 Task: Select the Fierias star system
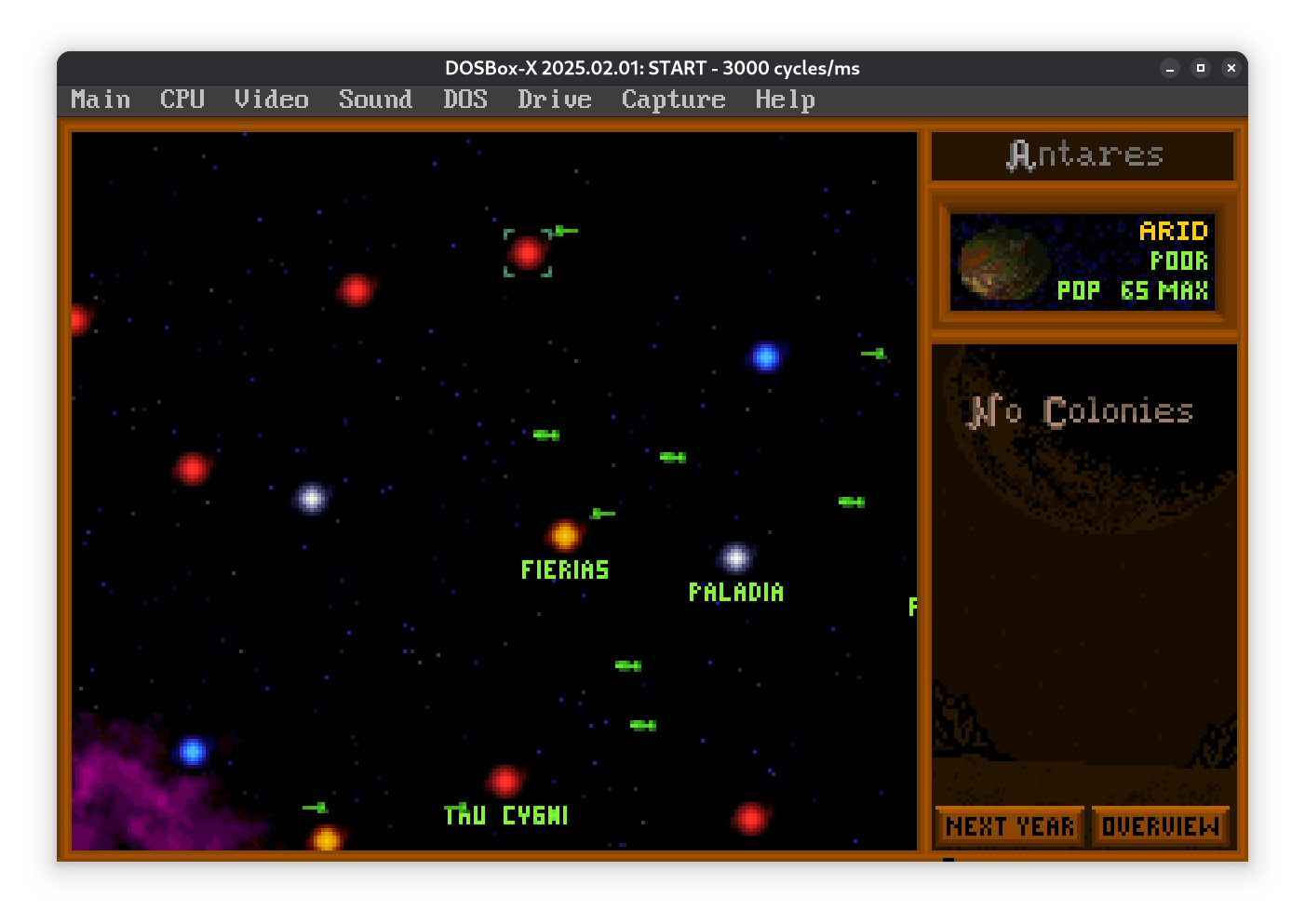564,535
